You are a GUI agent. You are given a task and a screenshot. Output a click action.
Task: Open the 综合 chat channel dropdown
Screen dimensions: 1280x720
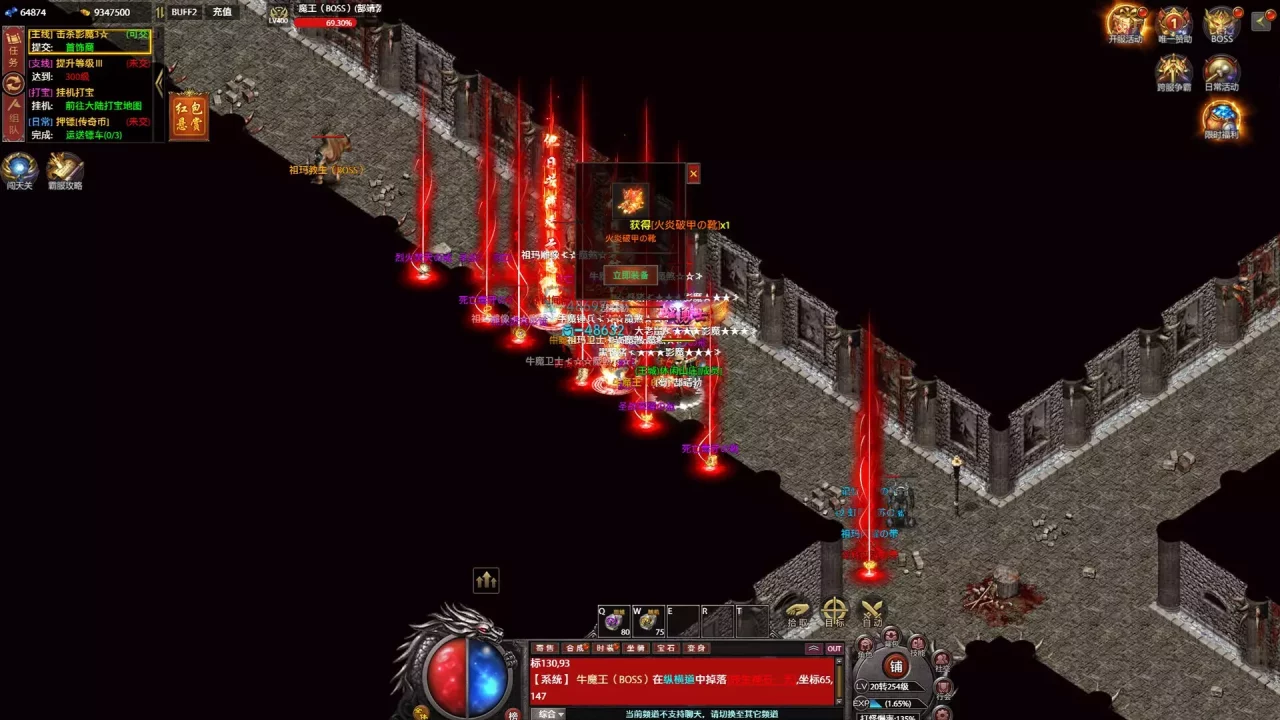pos(547,714)
